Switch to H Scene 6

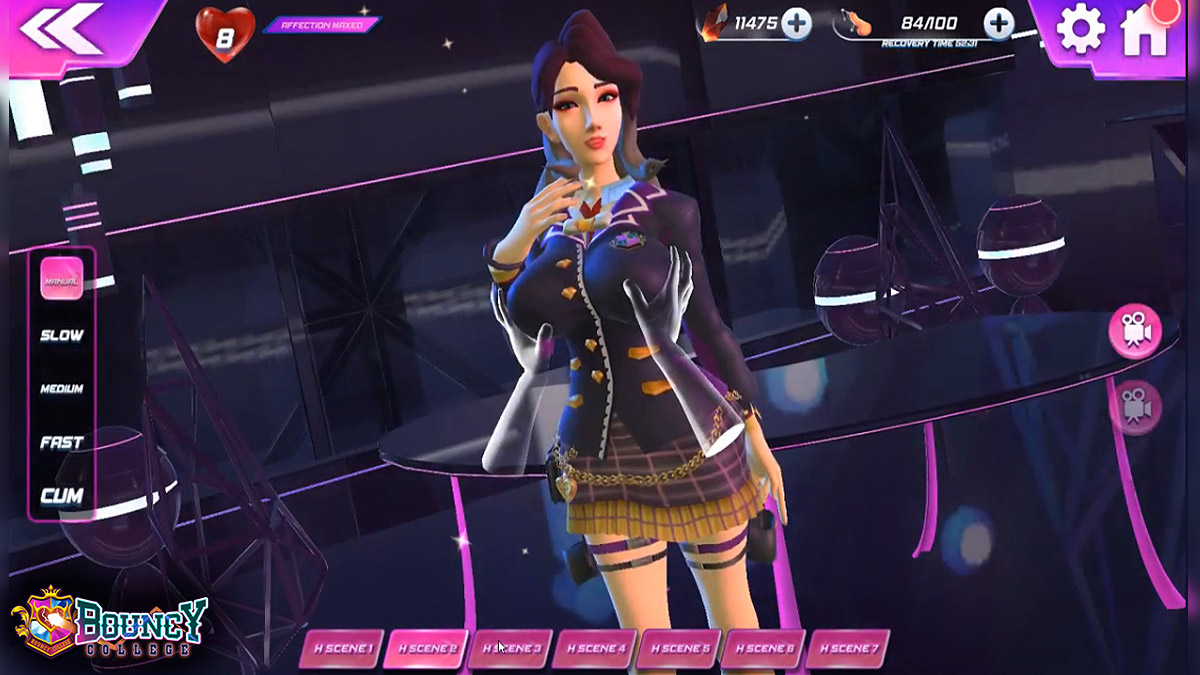click(x=762, y=648)
